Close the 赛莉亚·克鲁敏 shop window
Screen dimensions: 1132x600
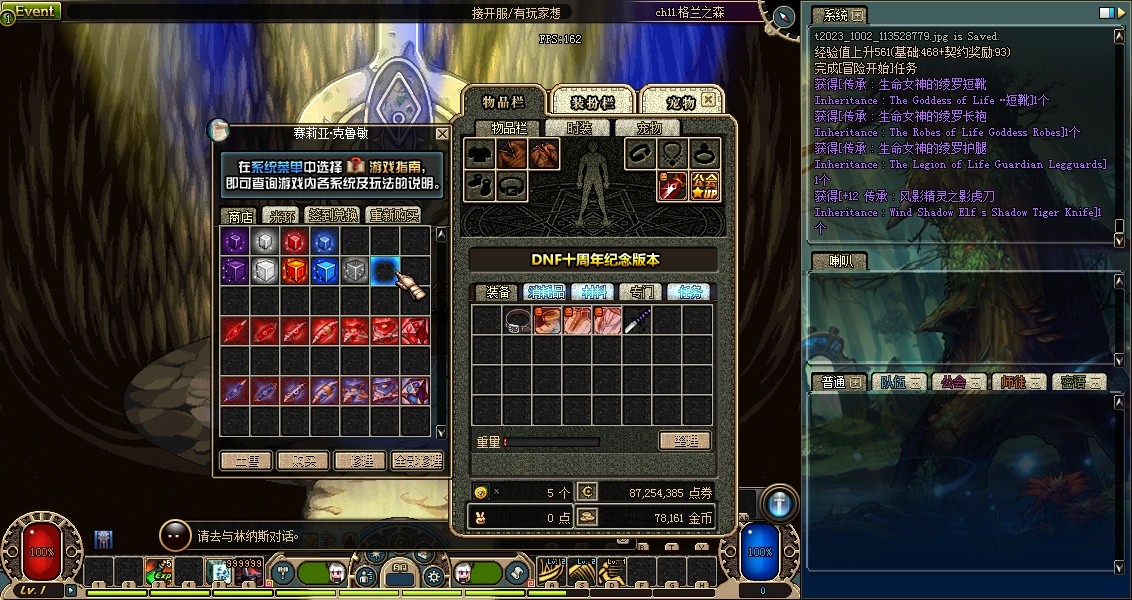(442, 133)
